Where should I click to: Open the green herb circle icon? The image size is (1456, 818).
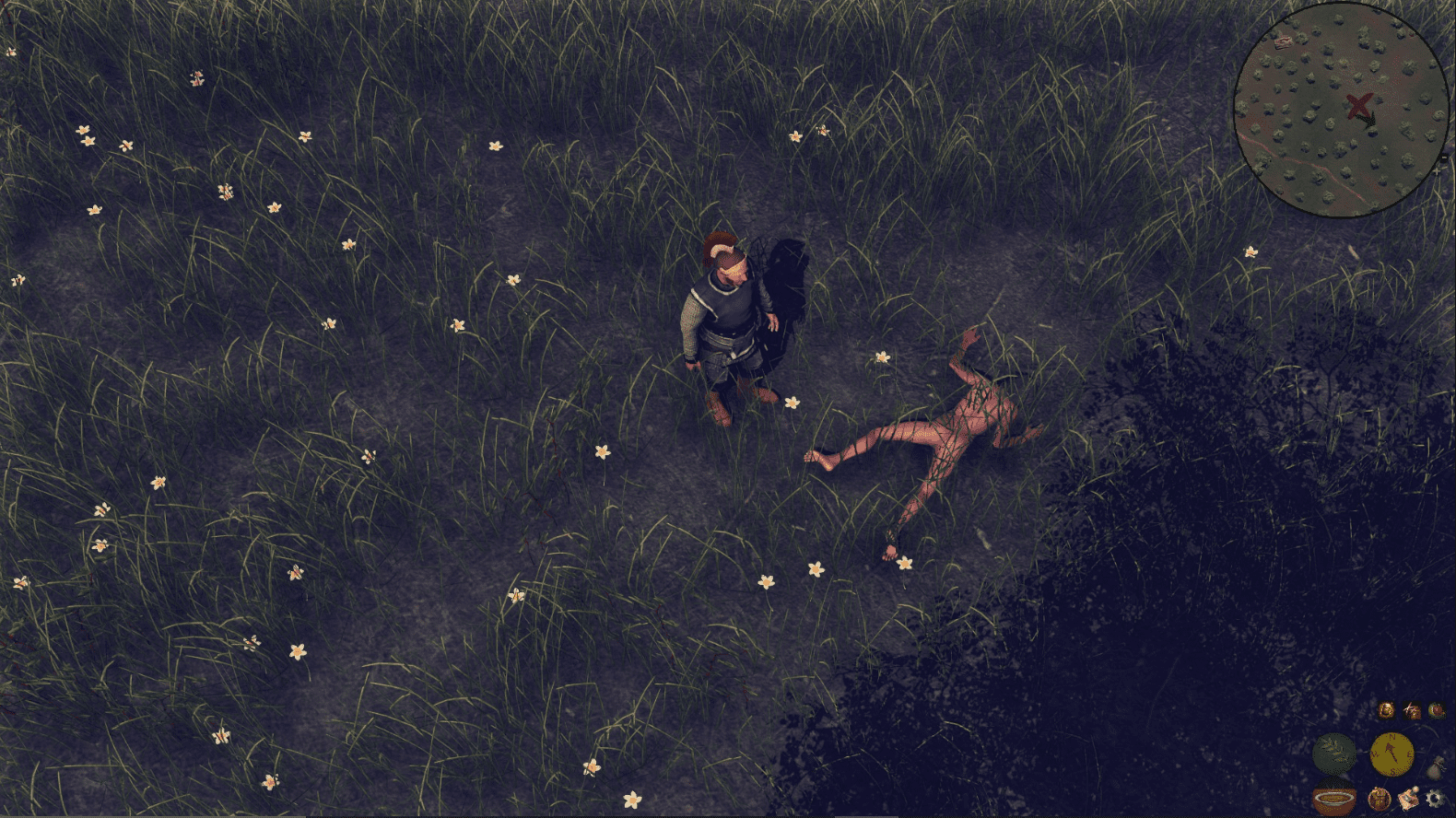tap(1335, 754)
